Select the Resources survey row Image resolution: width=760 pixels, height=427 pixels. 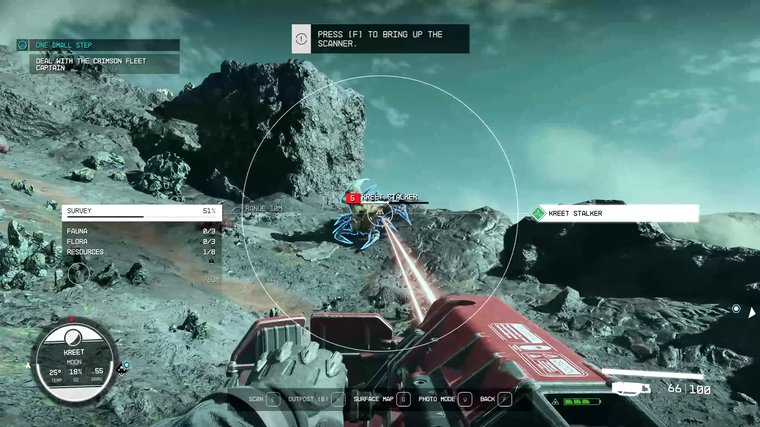pyautogui.click(x=140, y=252)
